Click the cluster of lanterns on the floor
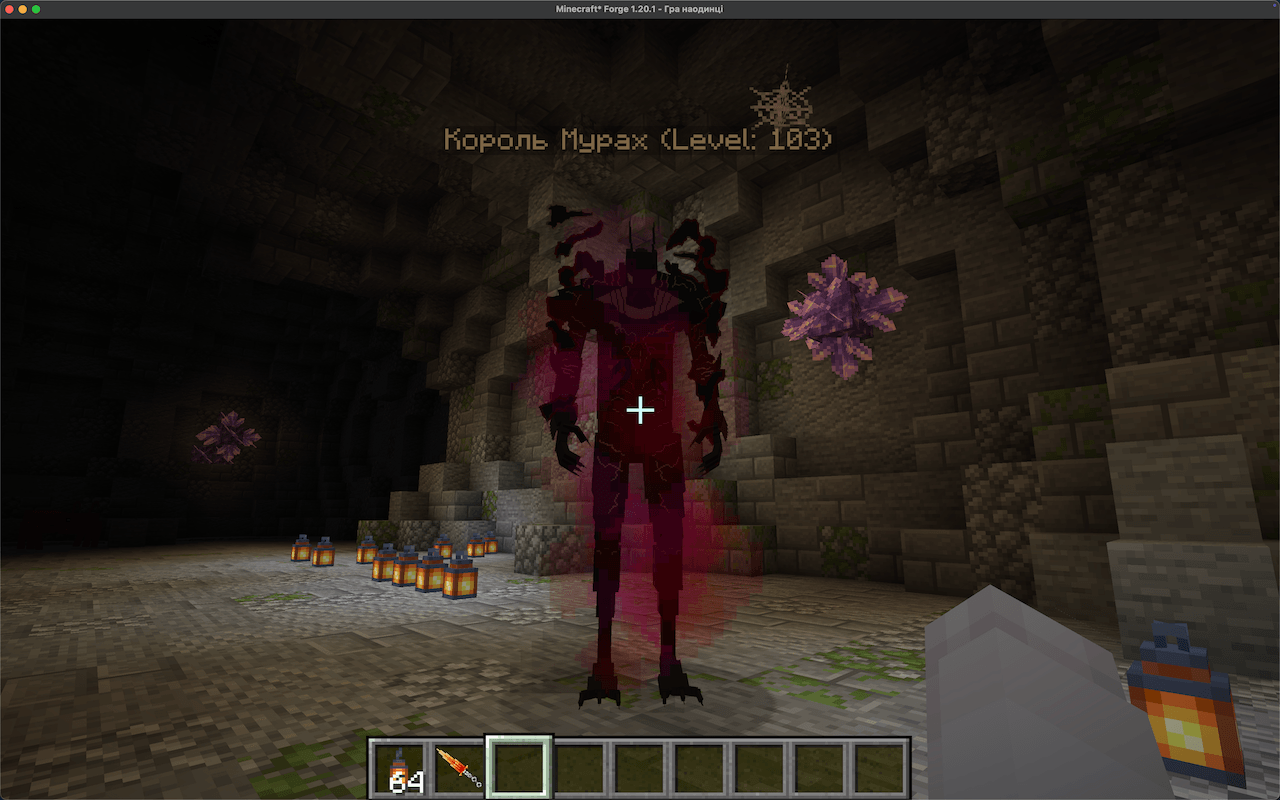Image resolution: width=1280 pixels, height=800 pixels. tap(400, 565)
